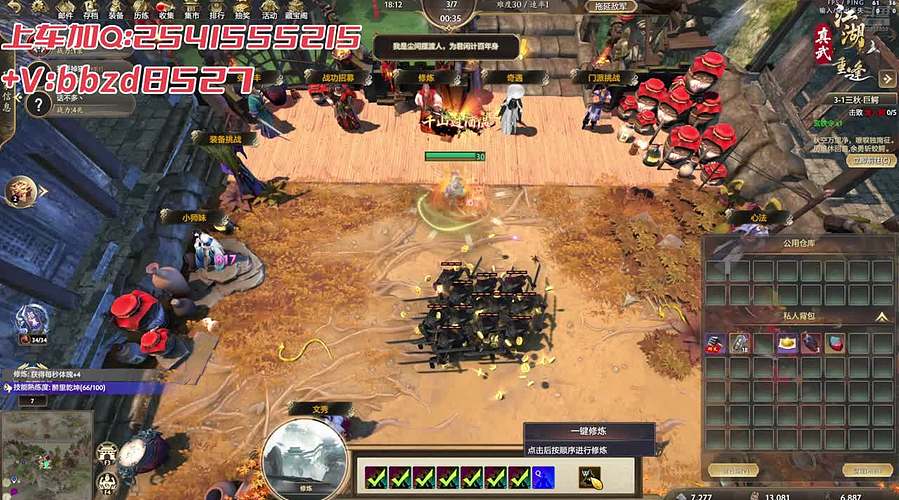The width and height of the screenshot is (899, 500).
Task: Open the 历练 menu icon
Action: pos(141,9)
